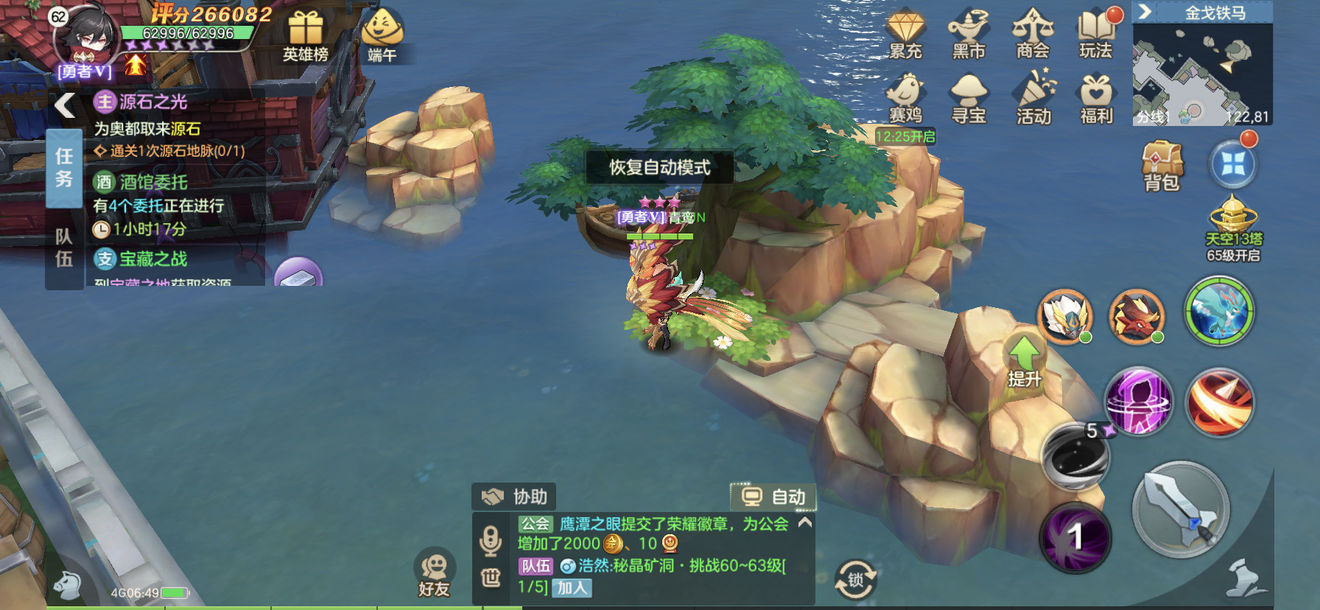Open the 寻宝 treasure hunt
1320x610 pixels.
(968, 98)
